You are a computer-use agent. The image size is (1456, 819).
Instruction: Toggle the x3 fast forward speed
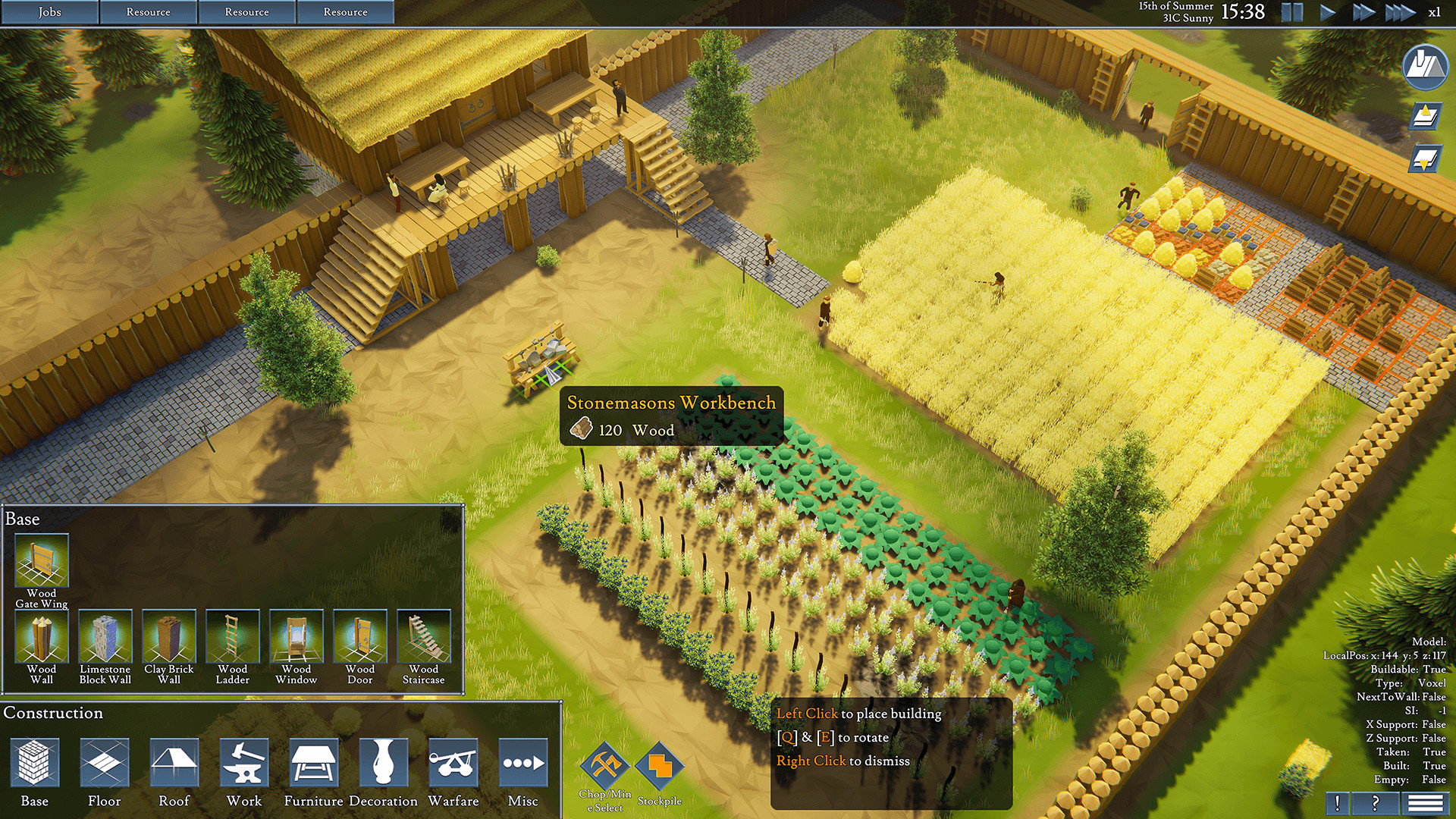click(x=1399, y=12)
